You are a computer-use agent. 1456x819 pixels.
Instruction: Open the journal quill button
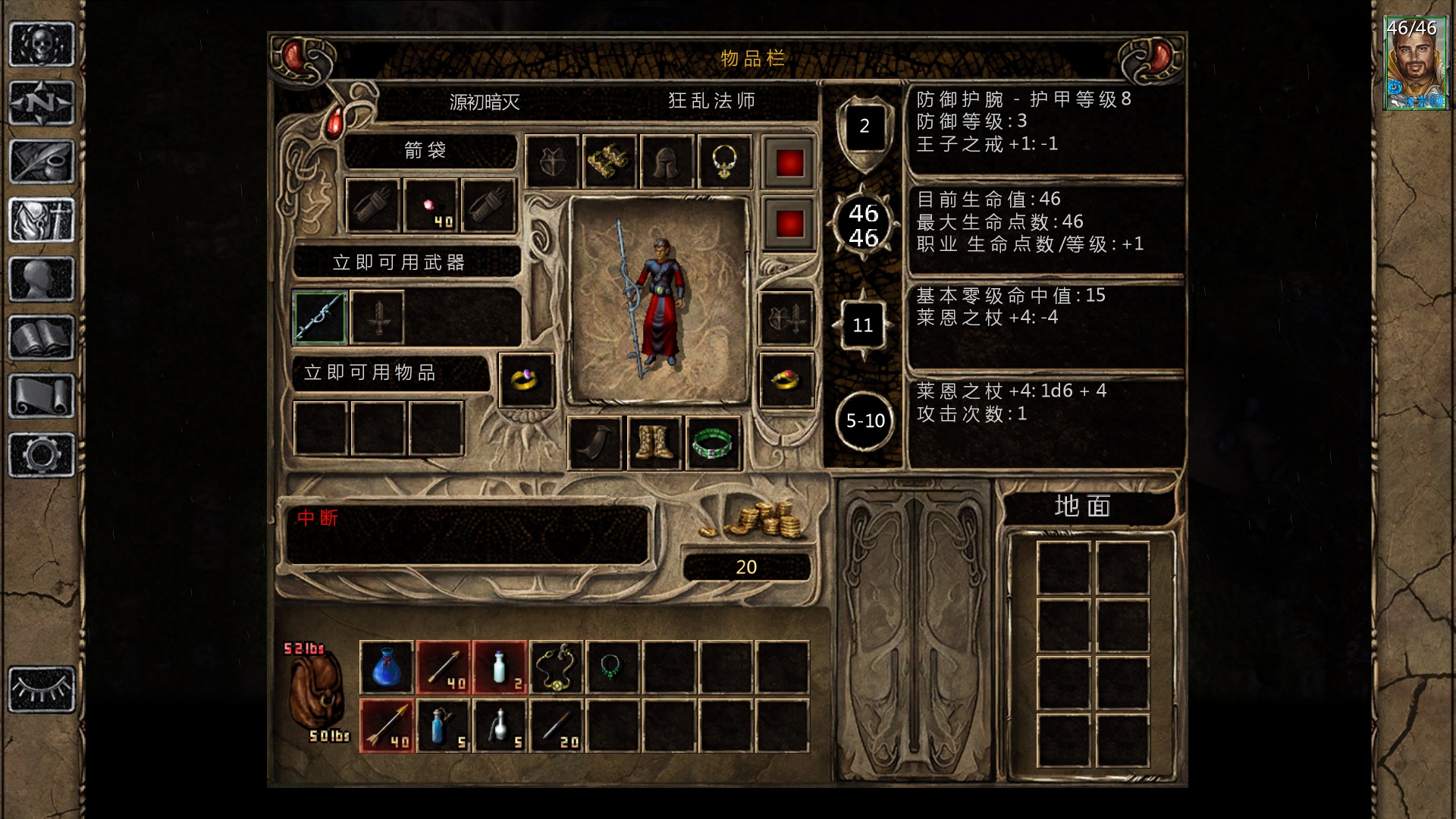(42, 161)
